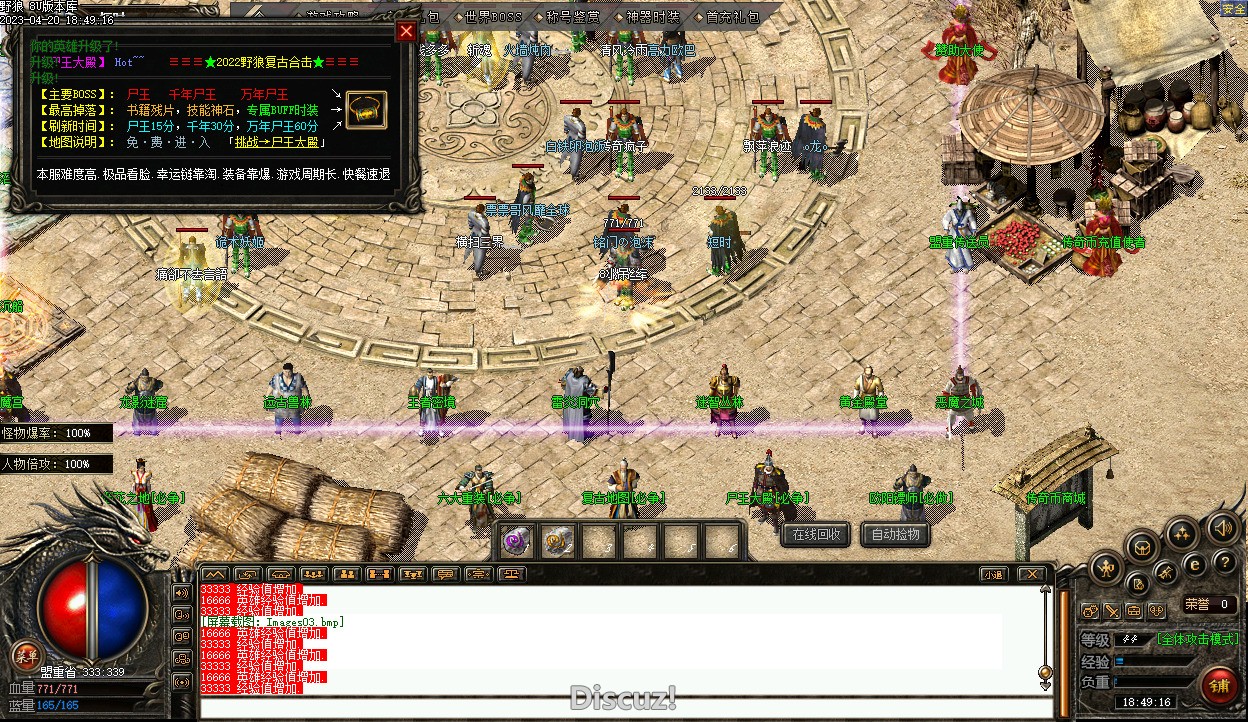Open the character sheet icon button

click(x=1106, y=568)
